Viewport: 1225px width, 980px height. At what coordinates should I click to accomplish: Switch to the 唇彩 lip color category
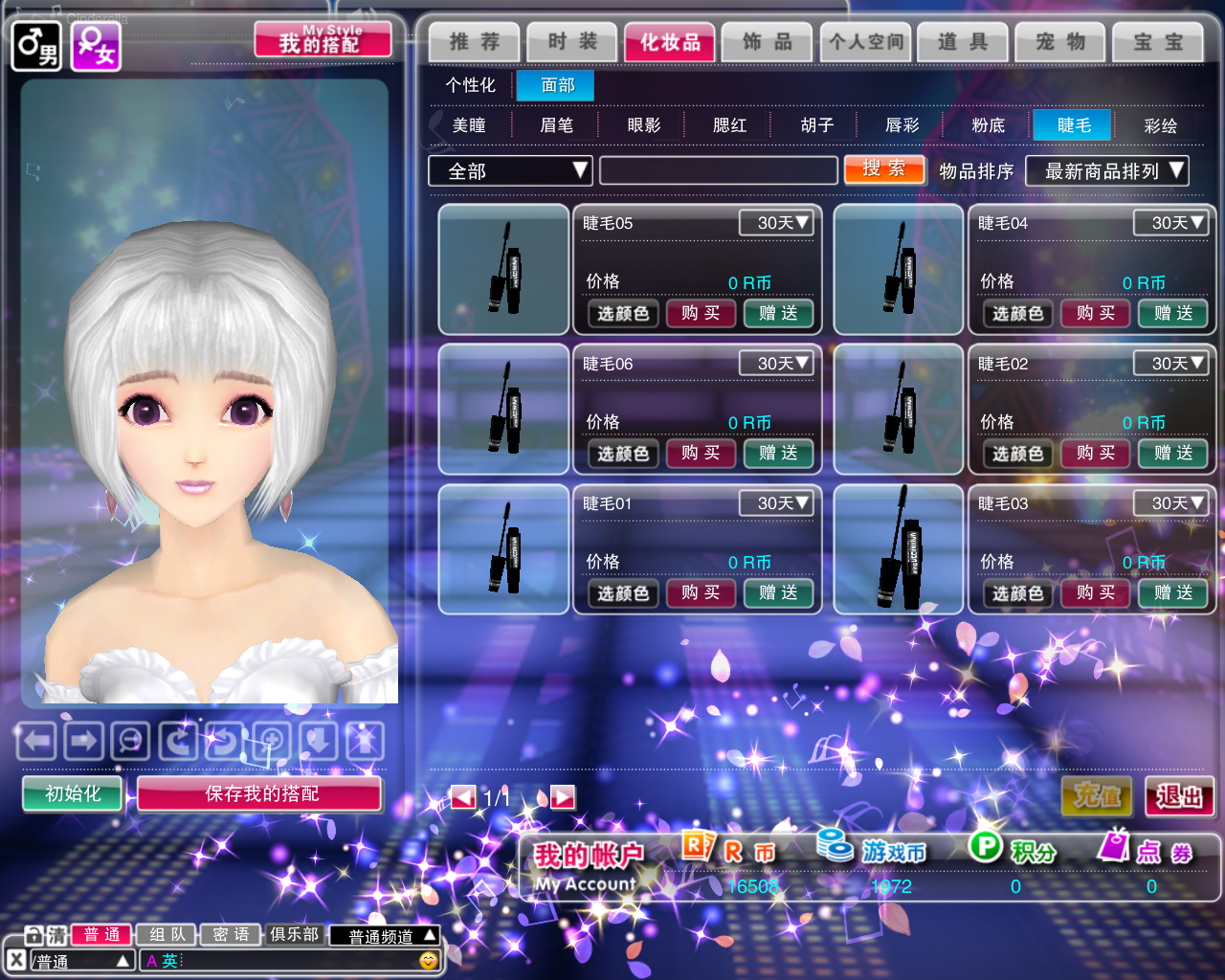[902, 125]
